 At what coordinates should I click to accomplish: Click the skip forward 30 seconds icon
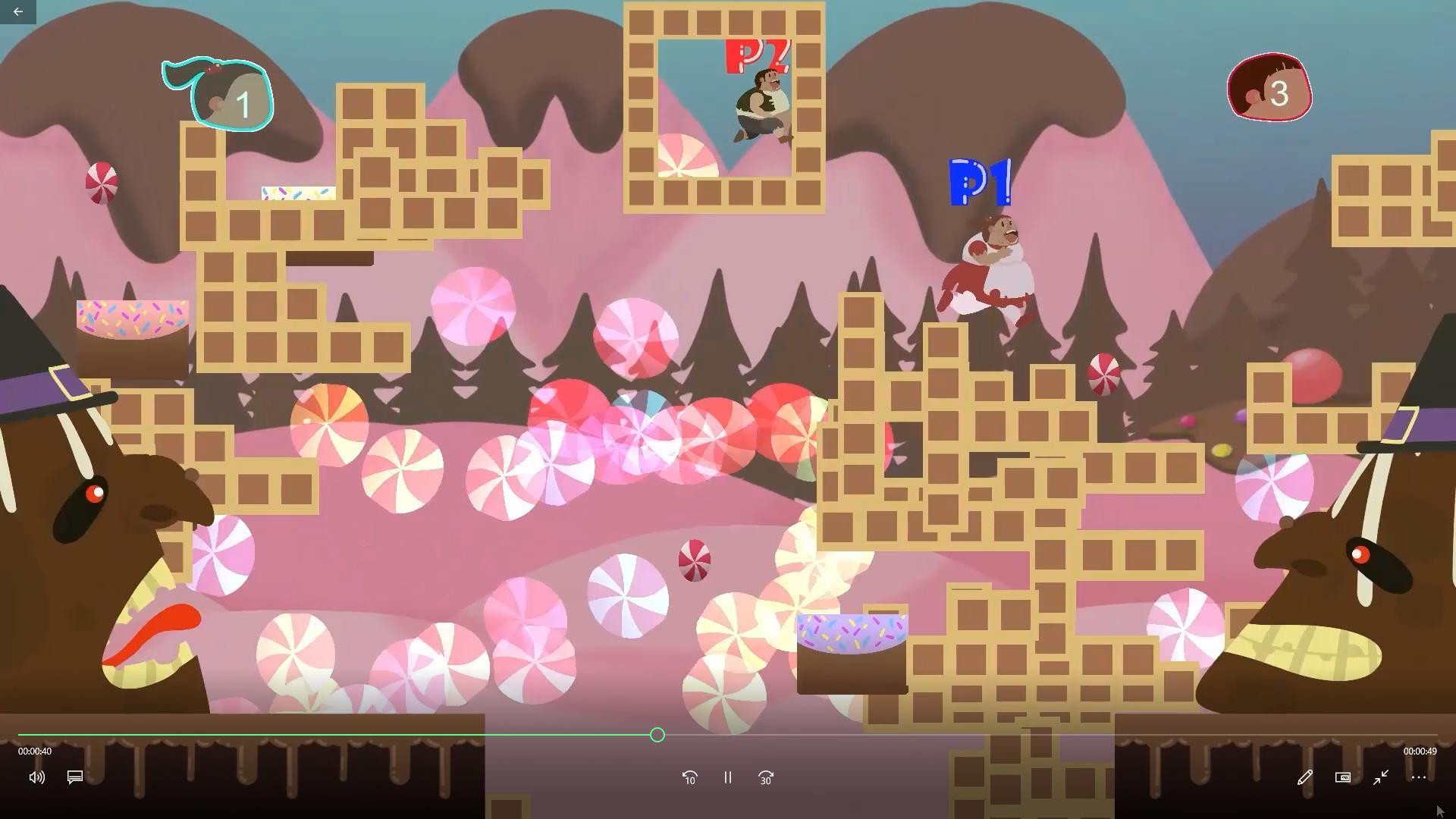(765, 777)
